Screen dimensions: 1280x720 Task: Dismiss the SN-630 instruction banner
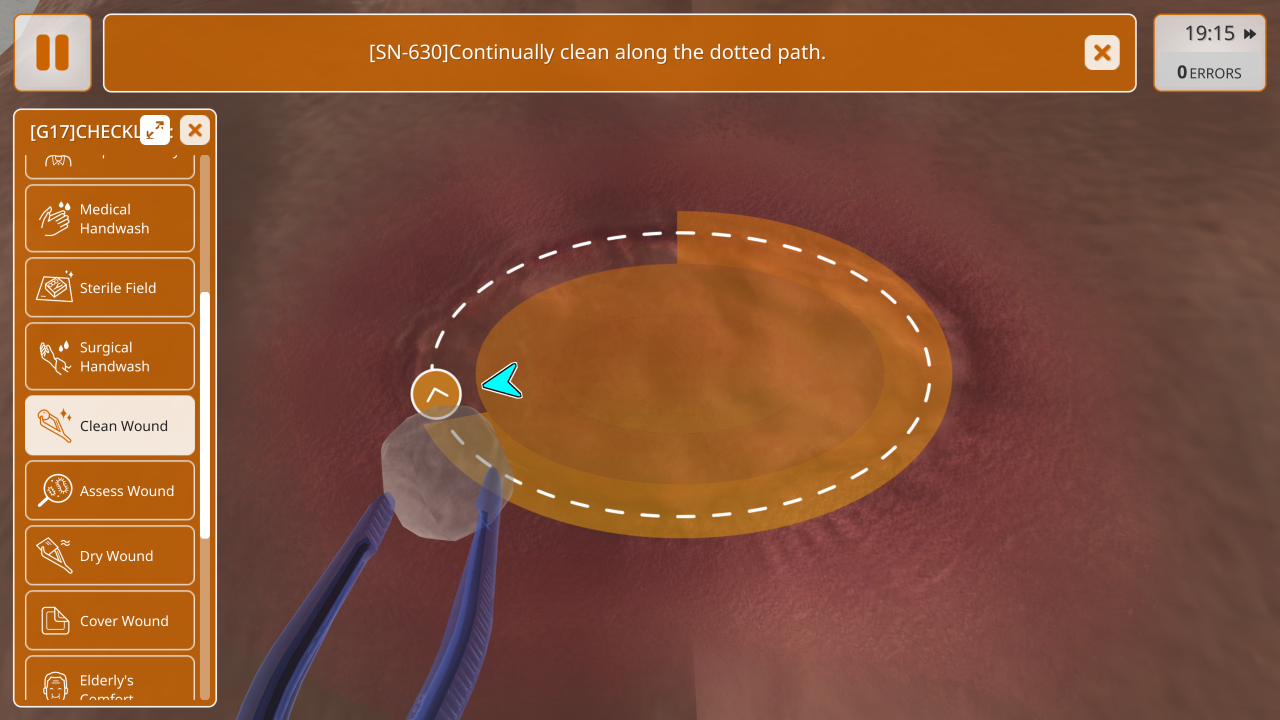tap(1101, 52)
